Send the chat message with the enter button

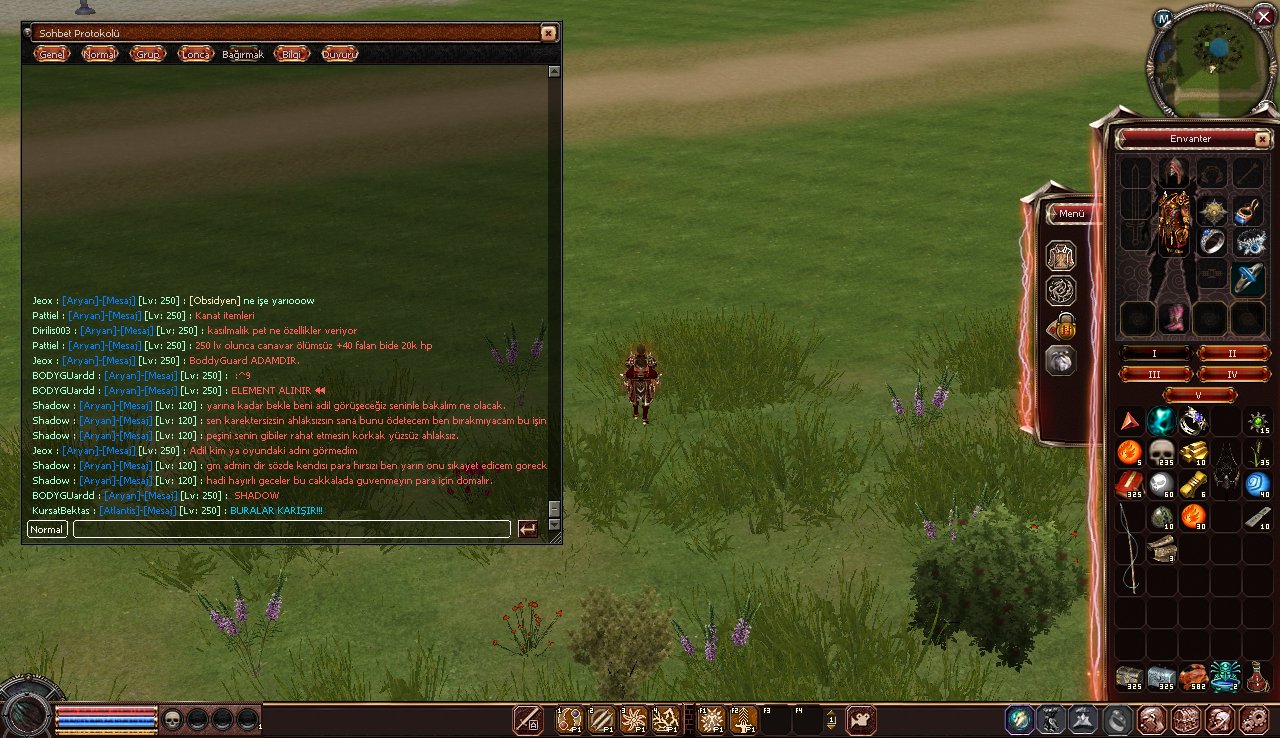click(x=528, y=529)
